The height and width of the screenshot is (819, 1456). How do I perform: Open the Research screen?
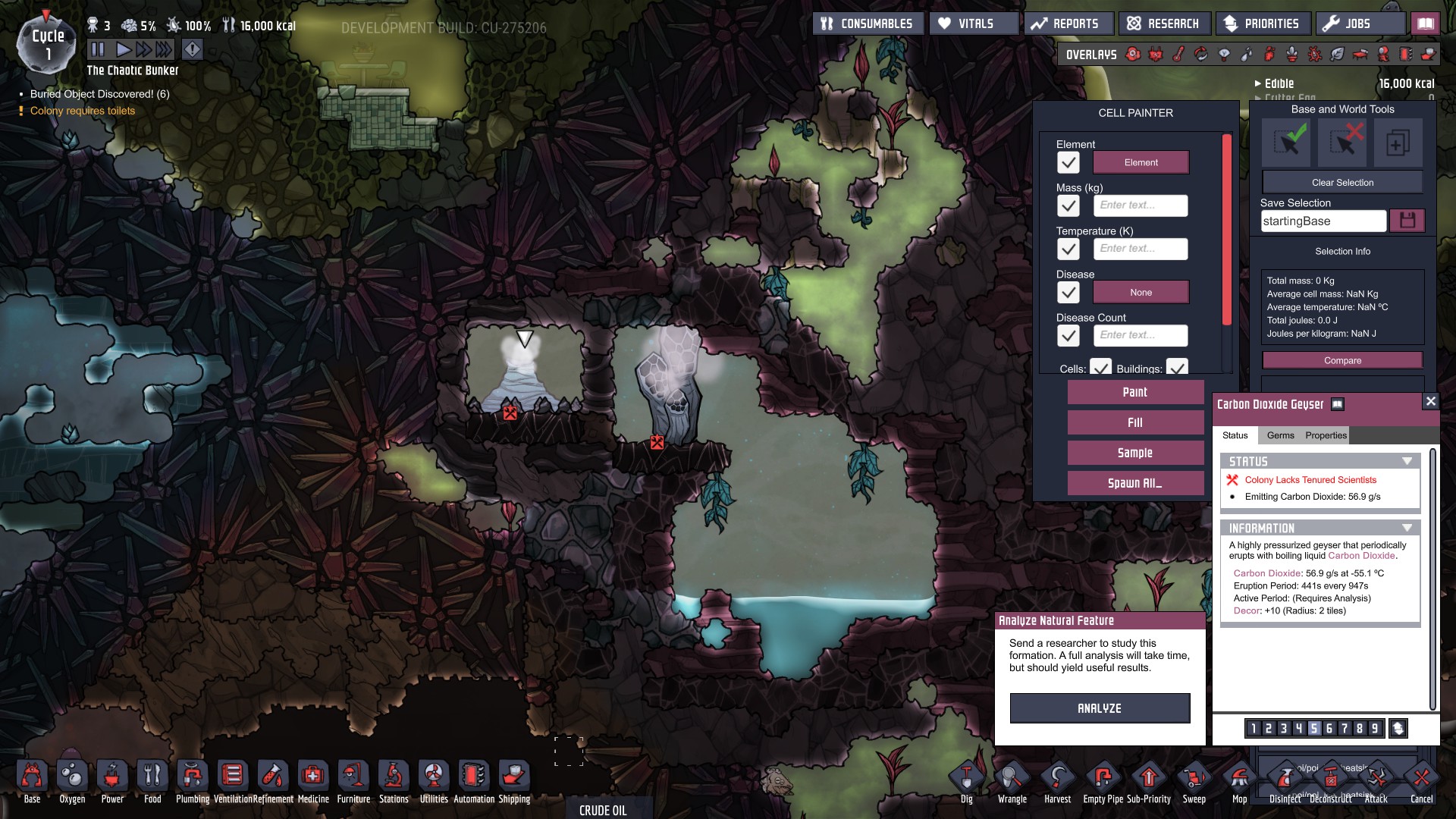(x=1163, y=24)
